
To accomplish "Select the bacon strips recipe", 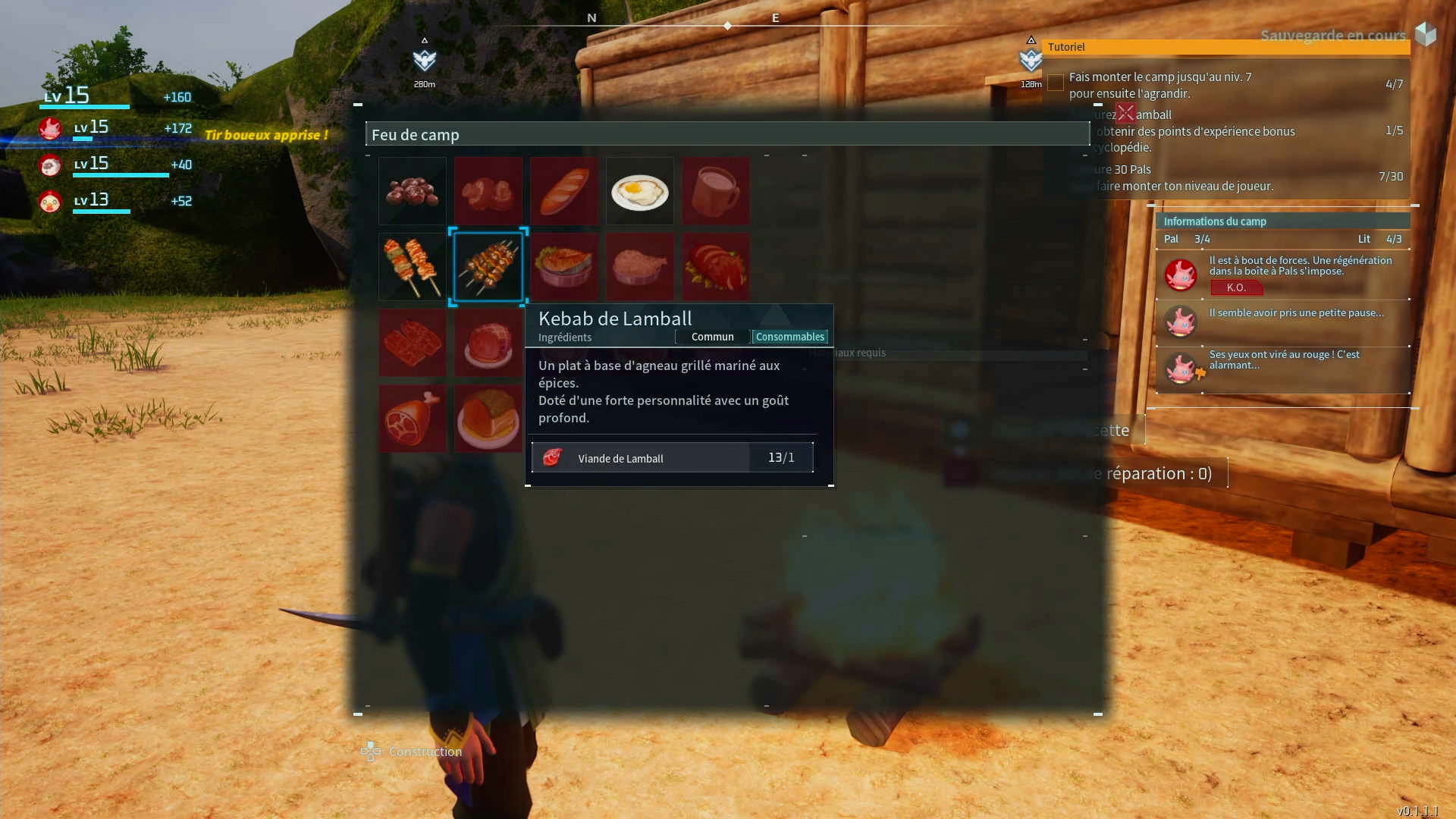I will [412, 343].
